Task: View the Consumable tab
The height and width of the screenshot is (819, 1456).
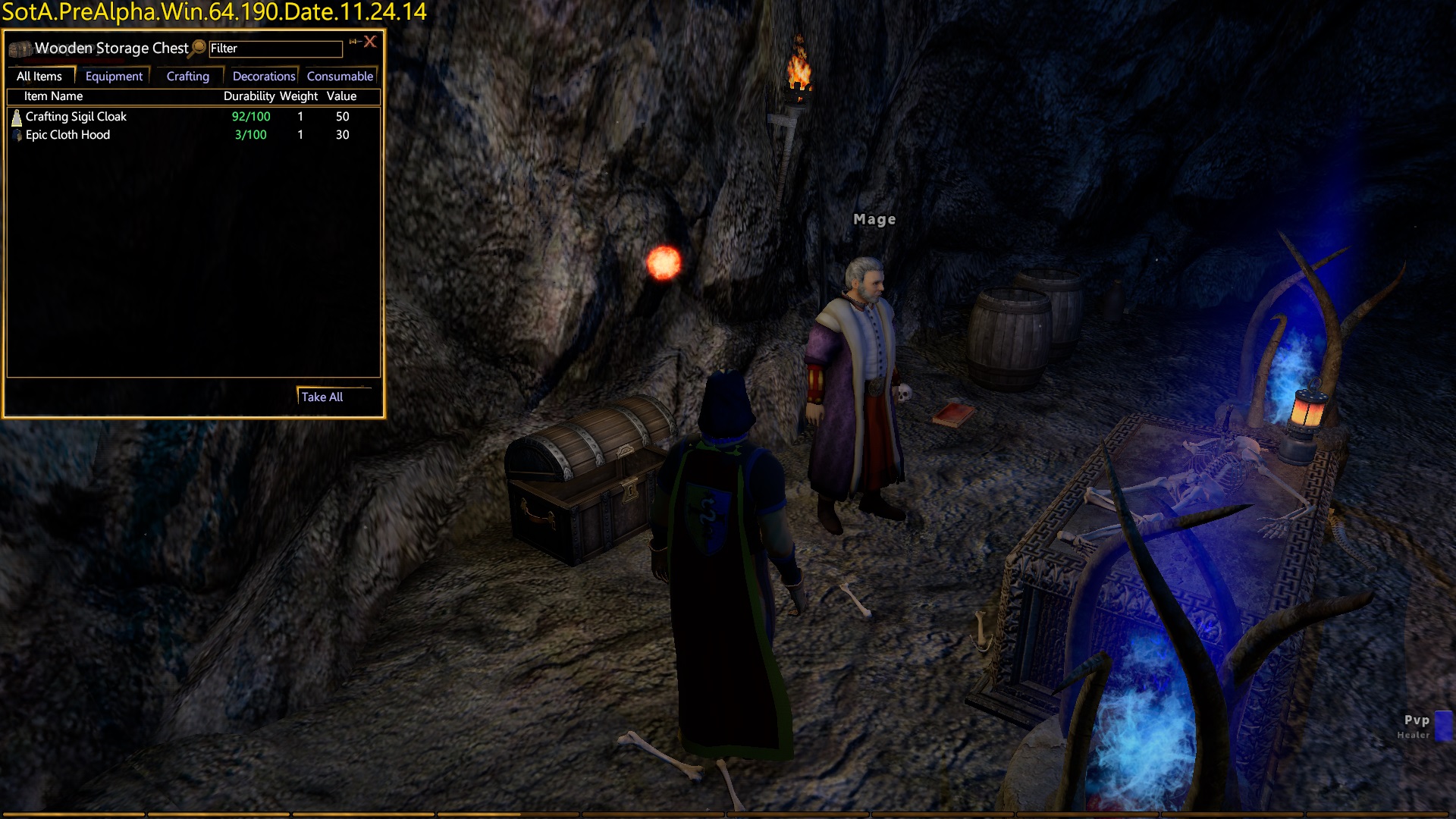Action: click(340, 77)
